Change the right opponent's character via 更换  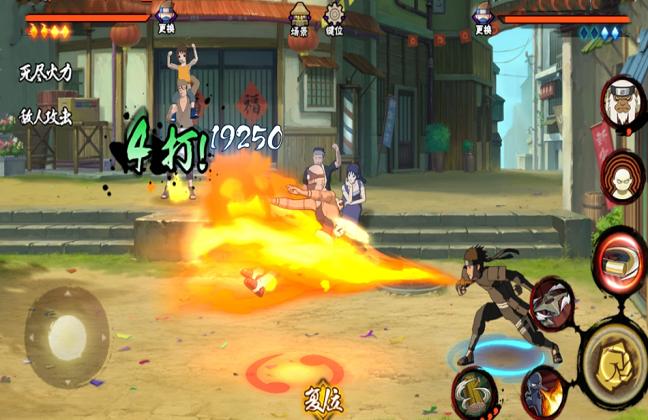pos(483,20)
